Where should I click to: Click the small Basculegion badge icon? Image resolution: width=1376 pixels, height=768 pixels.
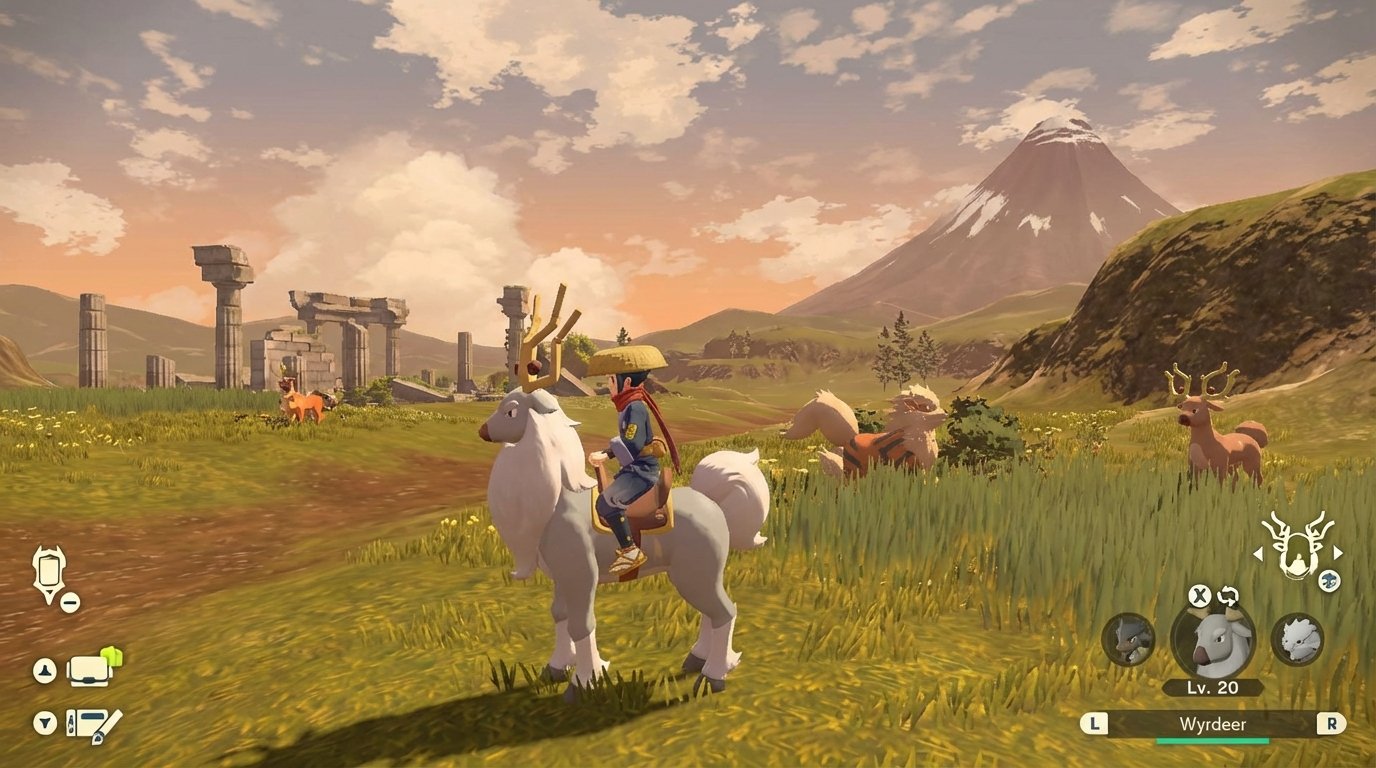coord(1327,580)
